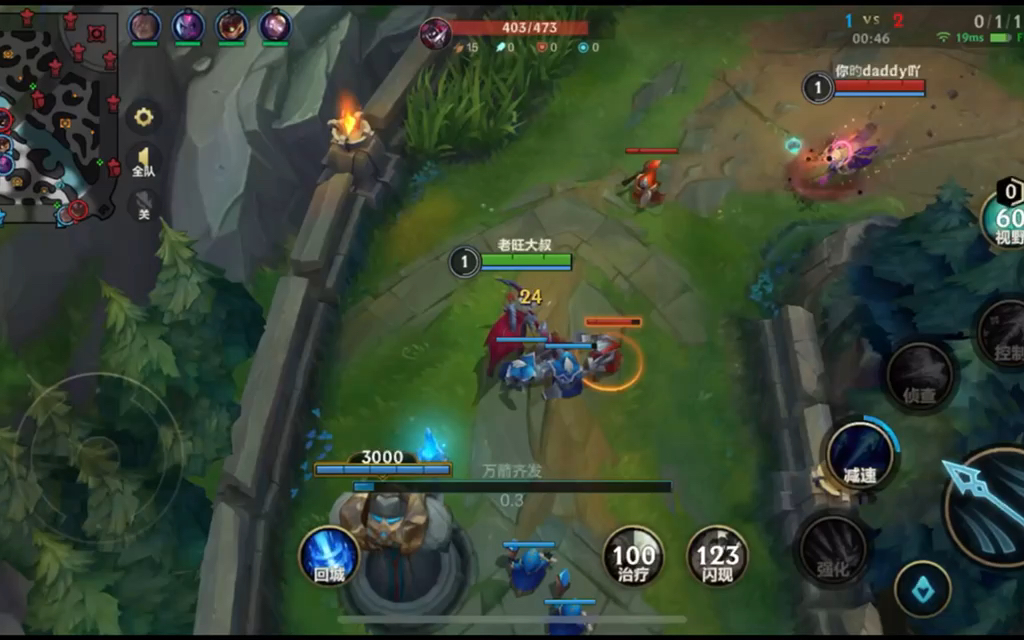Image resolution: width=1024 pixels, height=640 pixels.
Task: Tap the arrow basic attack button
Action: coord(985,505)
